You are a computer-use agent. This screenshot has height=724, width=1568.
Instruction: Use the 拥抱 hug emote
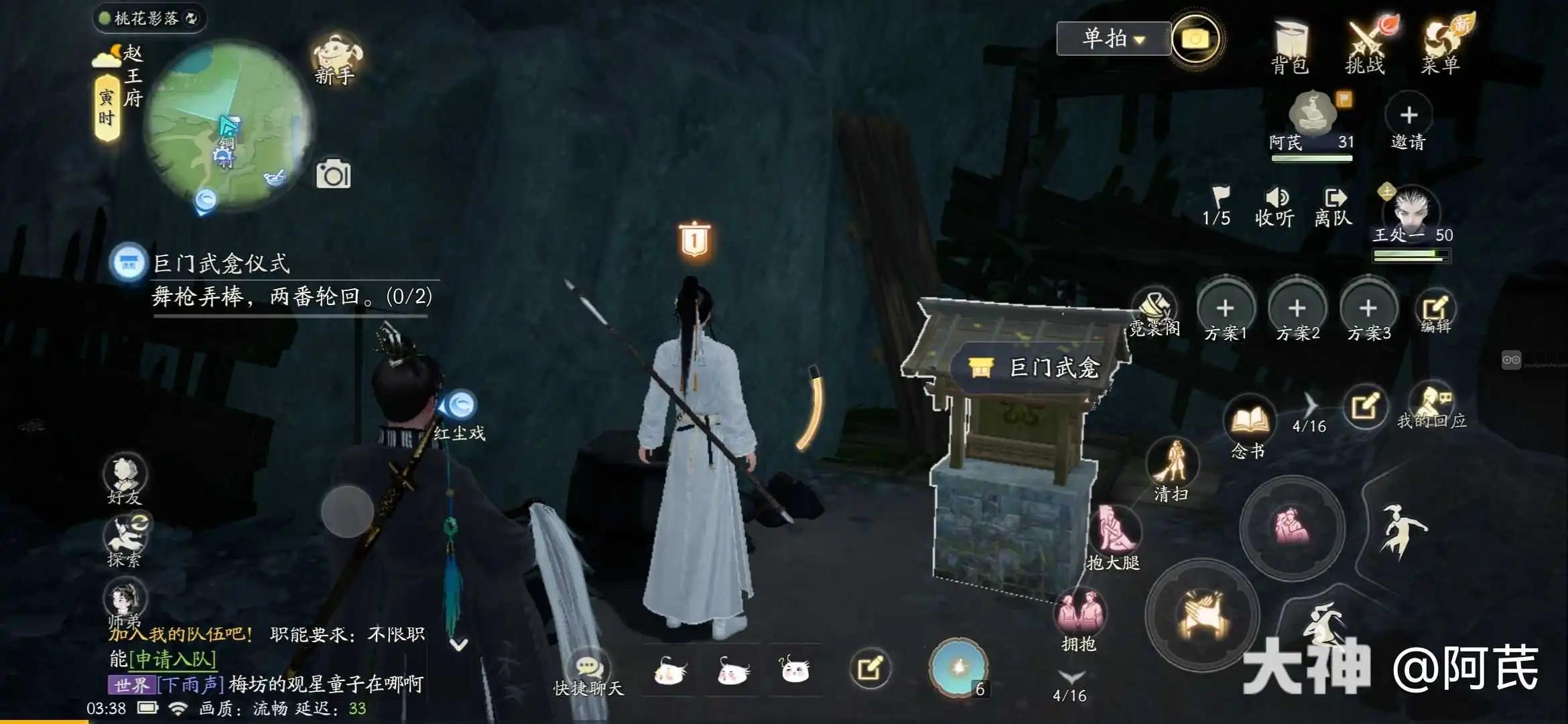coord(1079,617)
